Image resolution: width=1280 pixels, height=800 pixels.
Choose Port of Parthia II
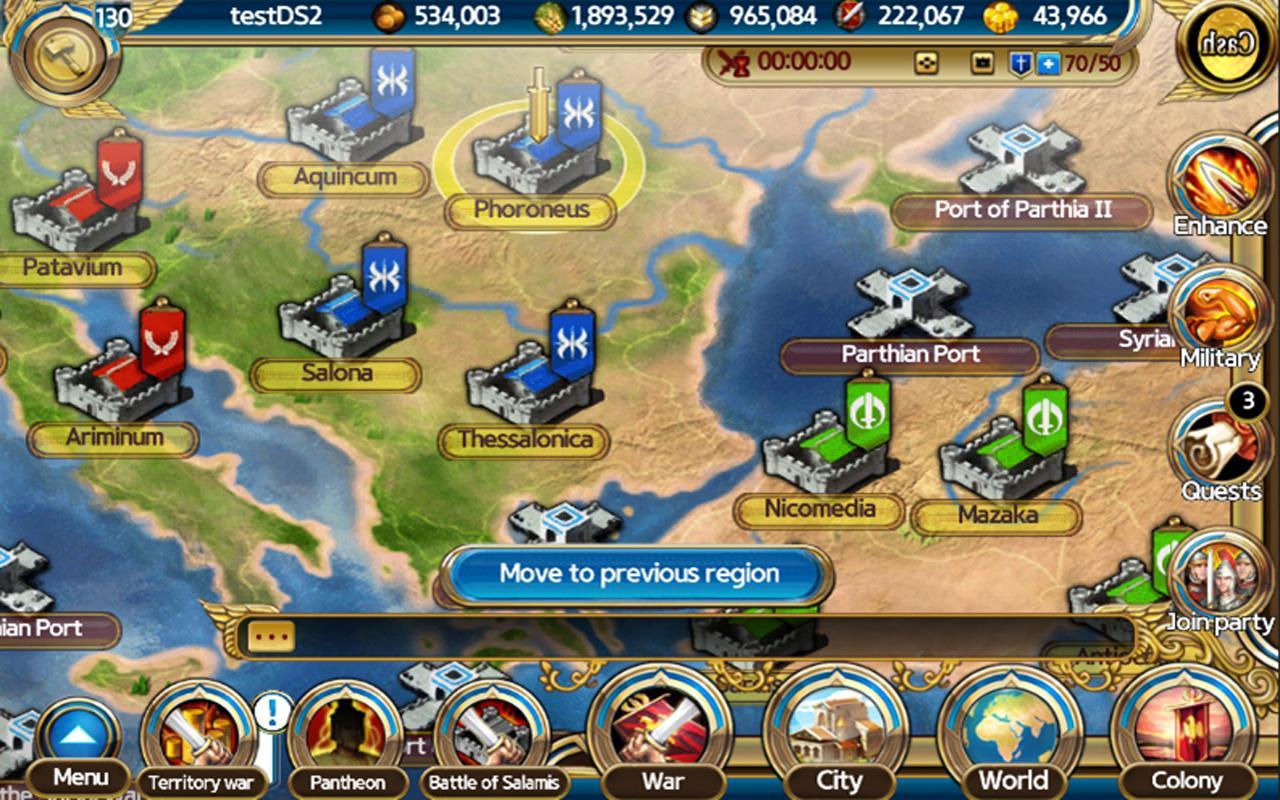[1022, 165]
